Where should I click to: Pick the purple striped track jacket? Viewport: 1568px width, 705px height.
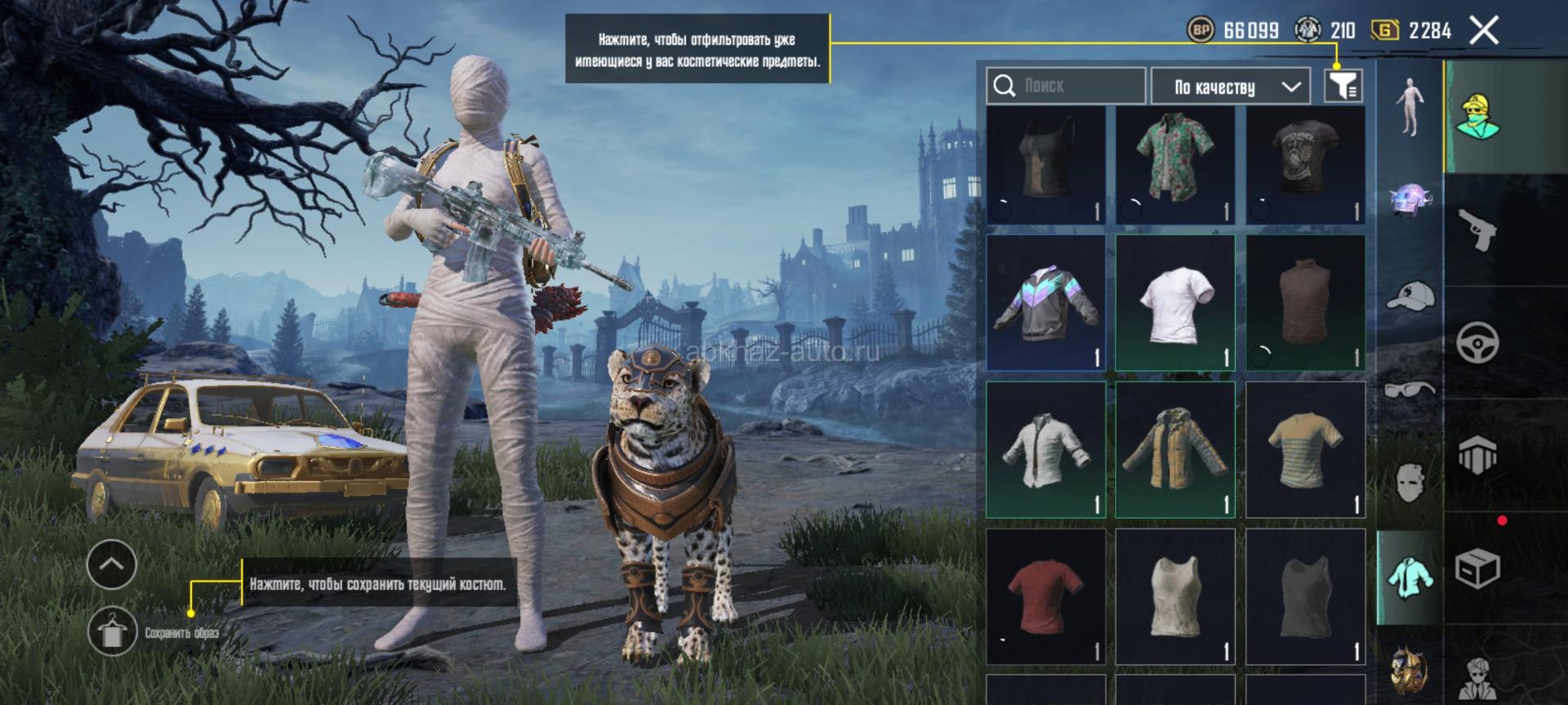pyautogui.click(x=1045, y=302)
